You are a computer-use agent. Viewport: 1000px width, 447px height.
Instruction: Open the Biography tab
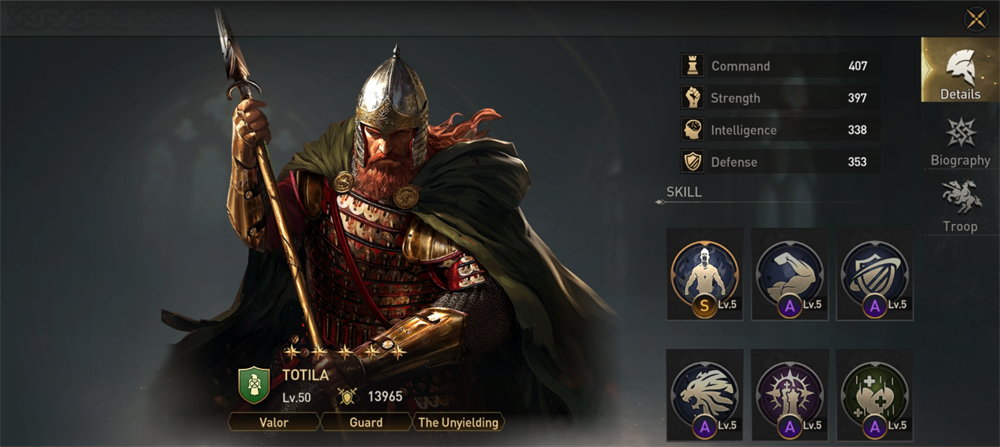click(959, 141)
